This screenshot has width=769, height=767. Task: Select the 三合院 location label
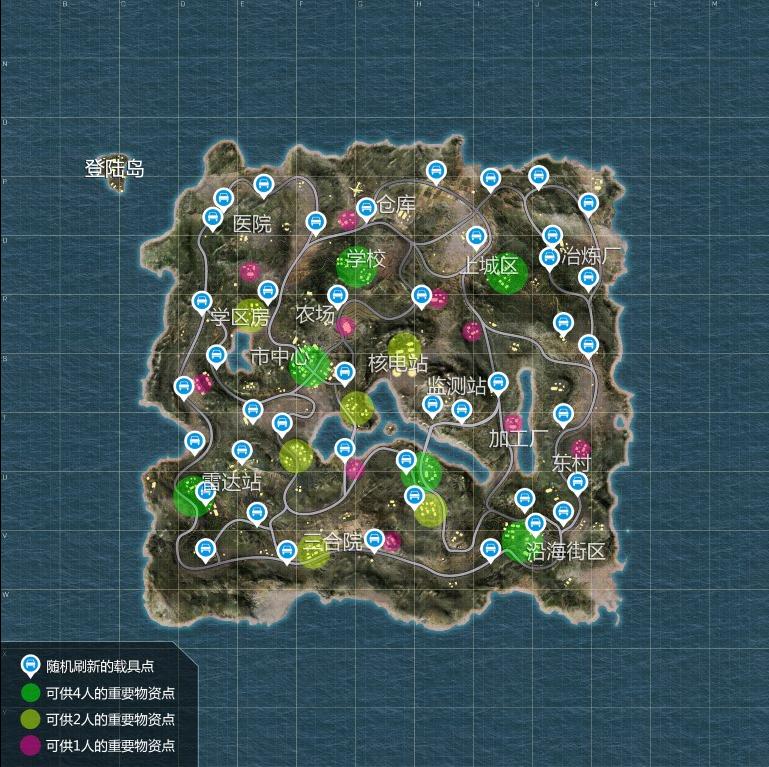coord(333,542)
